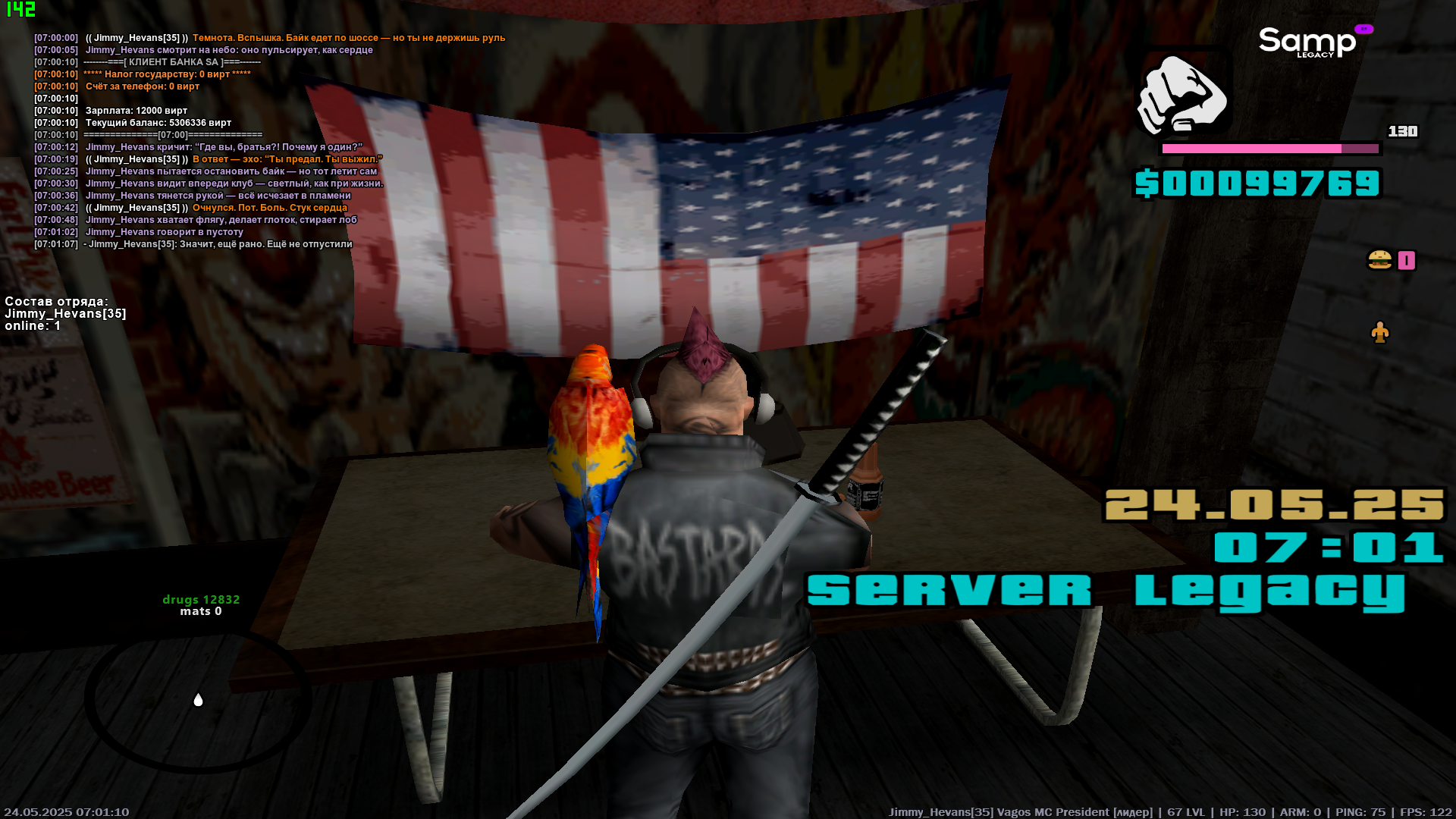Click the Samp Legacy logo
1456x819 pixels.
pyautogui.click(x=1310, y=42)
